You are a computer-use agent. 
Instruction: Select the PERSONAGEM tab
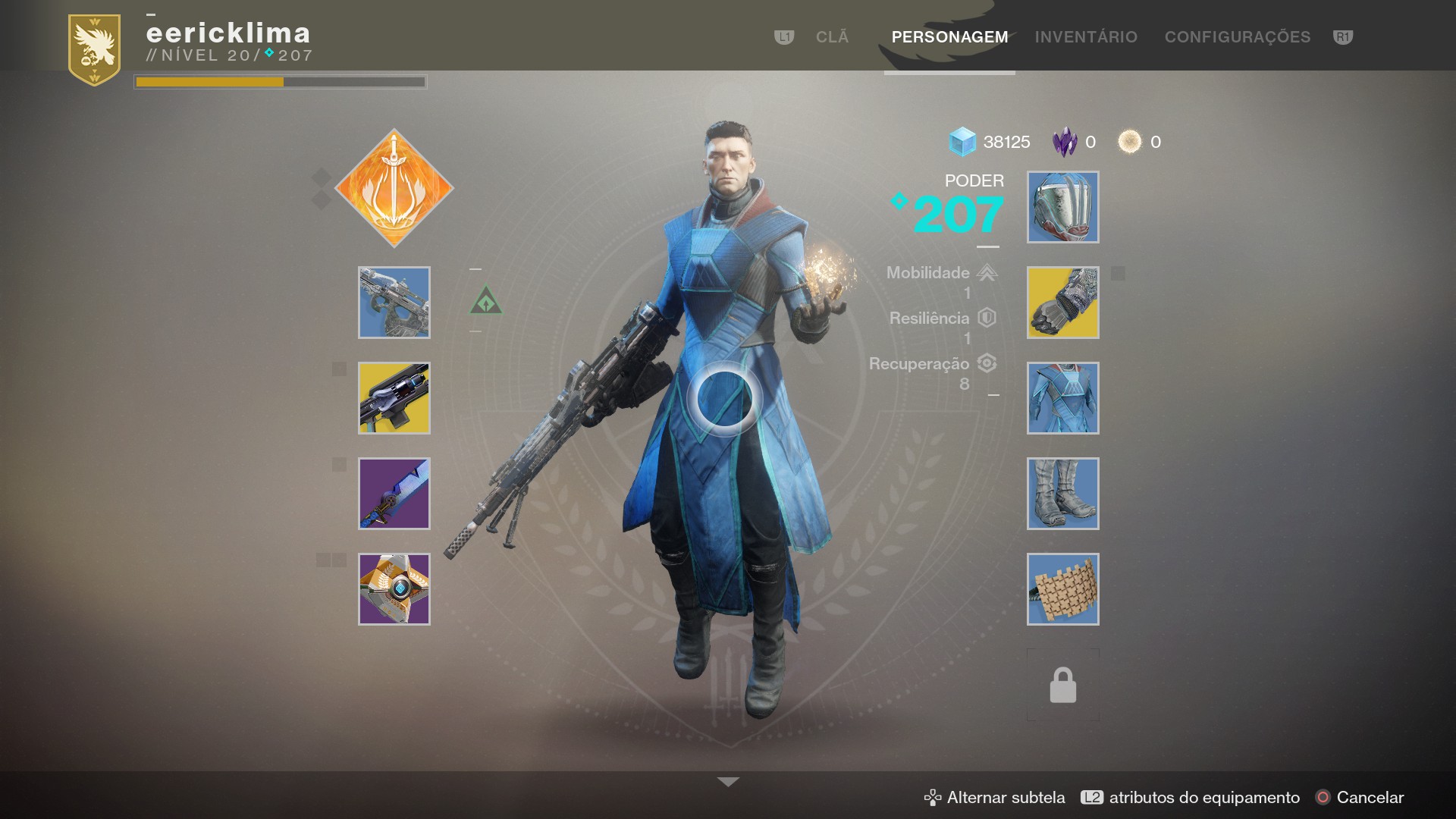[x=949, y=37]
